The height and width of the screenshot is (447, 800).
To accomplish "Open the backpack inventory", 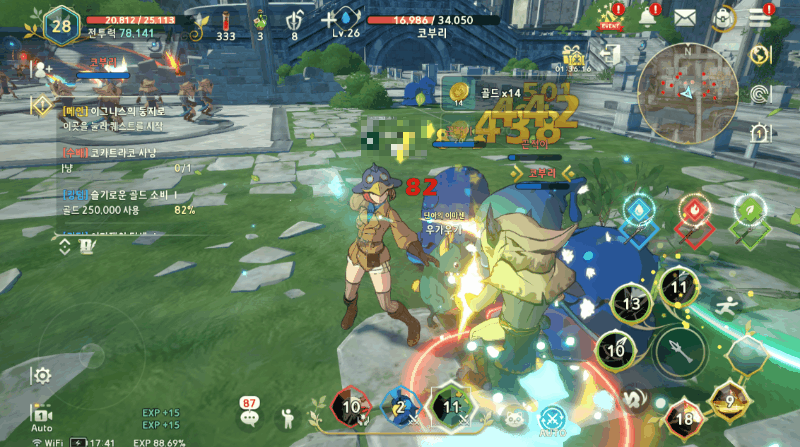I will pos(724,18).
